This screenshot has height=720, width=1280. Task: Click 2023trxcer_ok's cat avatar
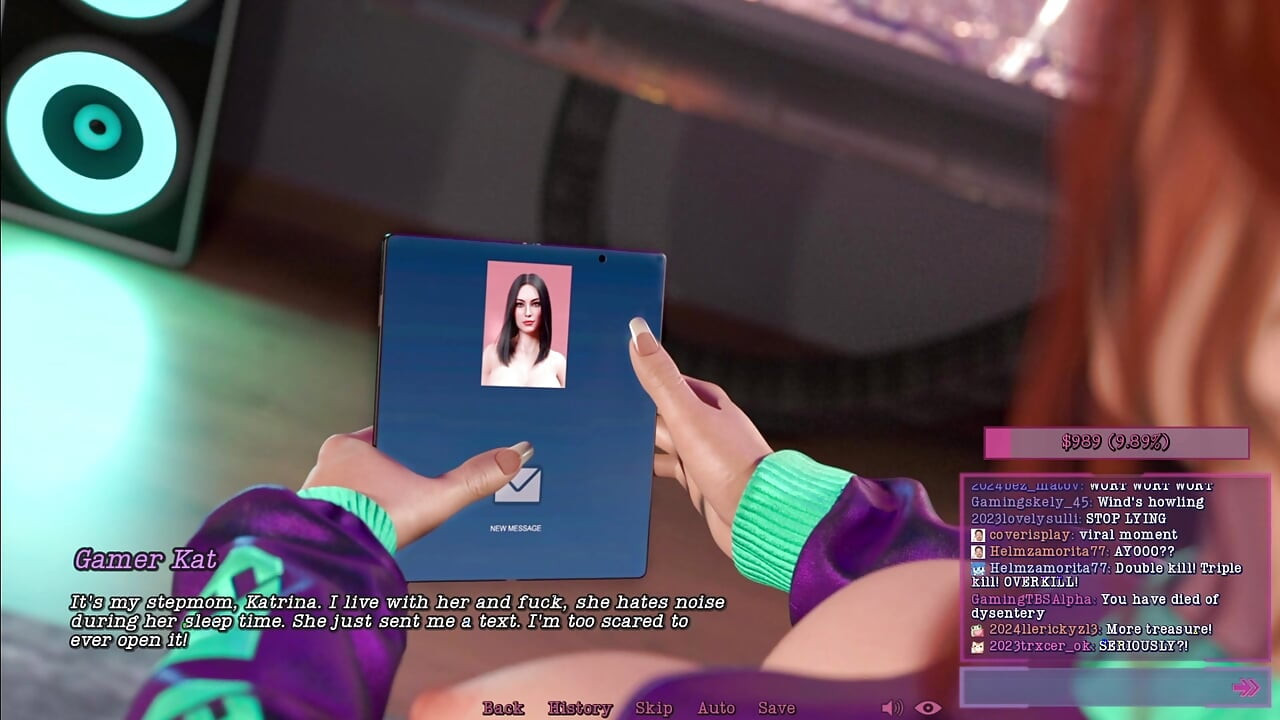click(x=977, y=647)
